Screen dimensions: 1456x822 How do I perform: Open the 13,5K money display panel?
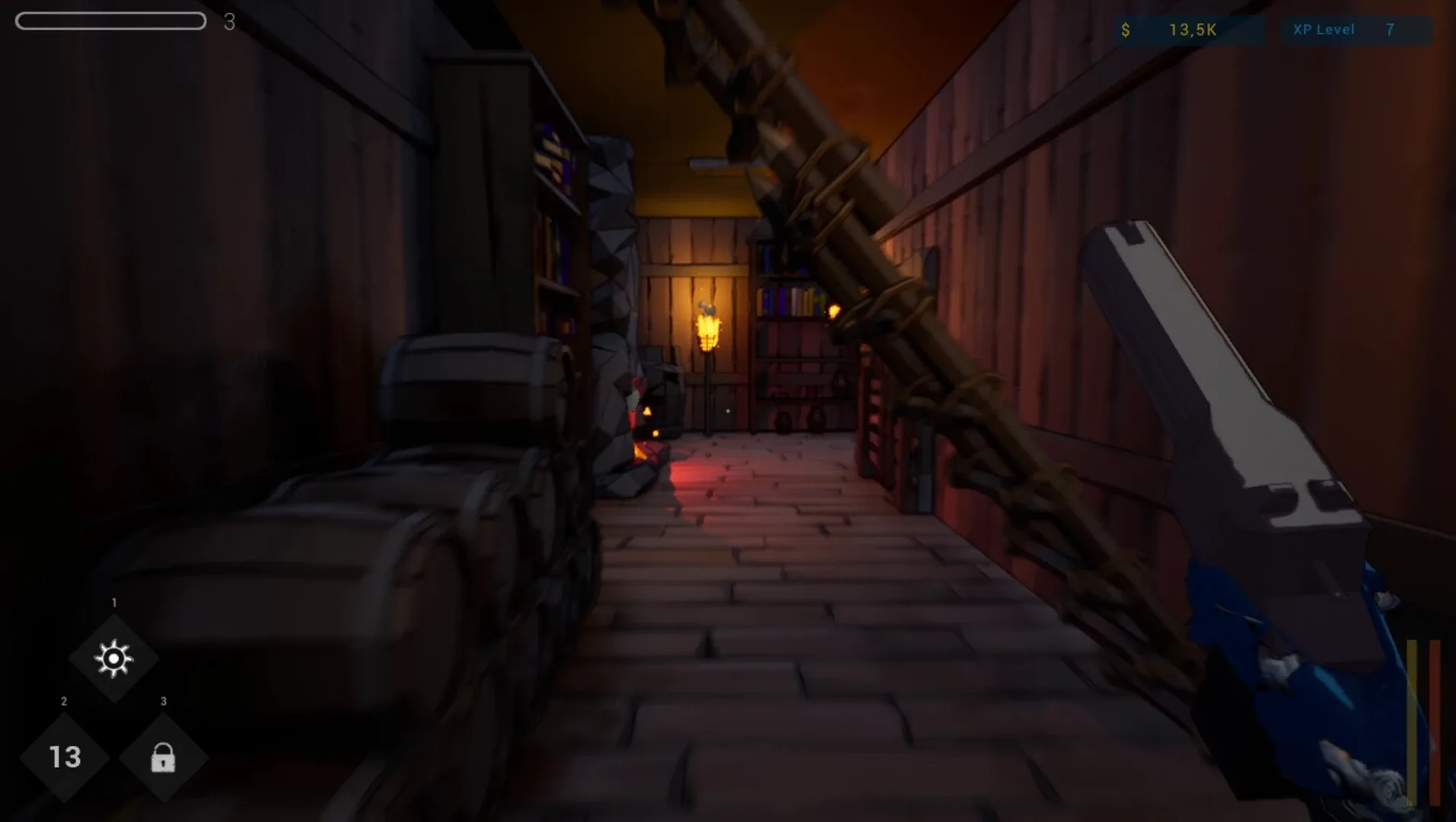coord(1190,31)
